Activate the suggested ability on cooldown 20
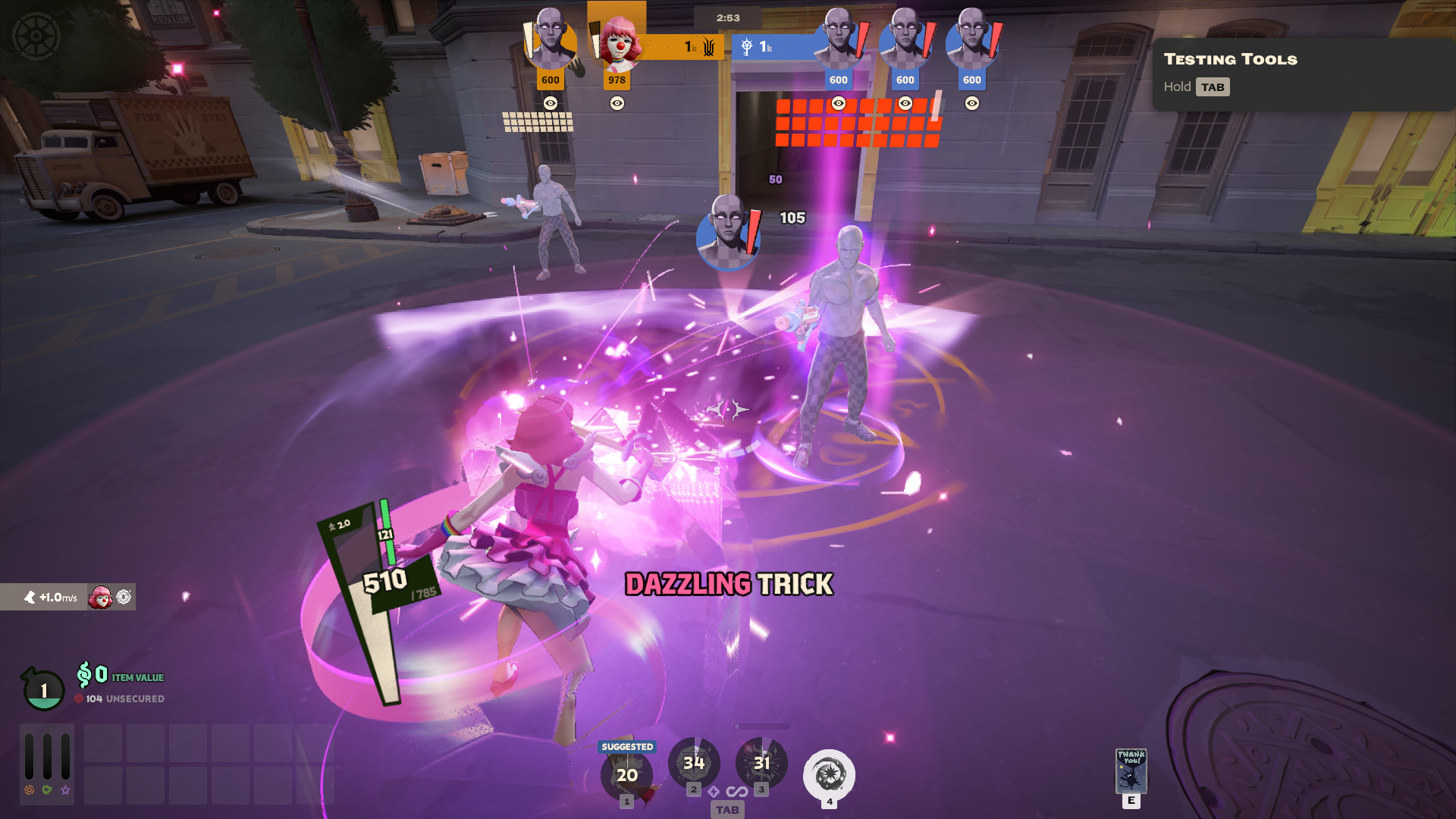This screenshot has height=819, width=1456. pyautogui.click(x=626, y=775)
